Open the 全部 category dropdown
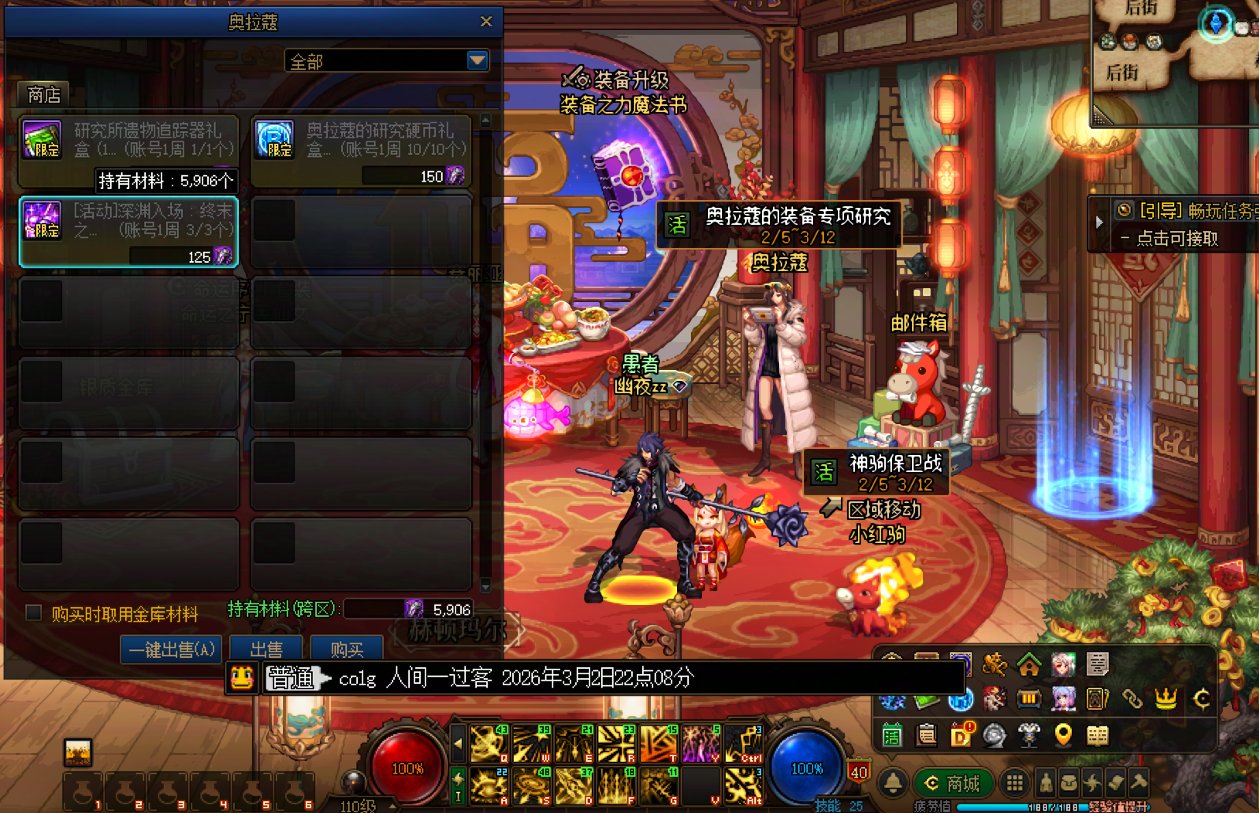This screenshot has height=813, width=1259. point(477,61)
